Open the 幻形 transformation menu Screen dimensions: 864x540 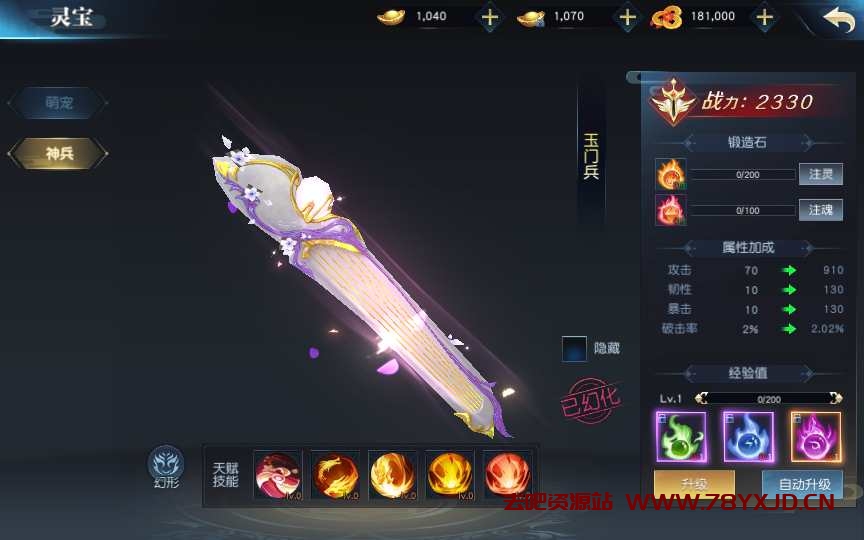[166, 465]
